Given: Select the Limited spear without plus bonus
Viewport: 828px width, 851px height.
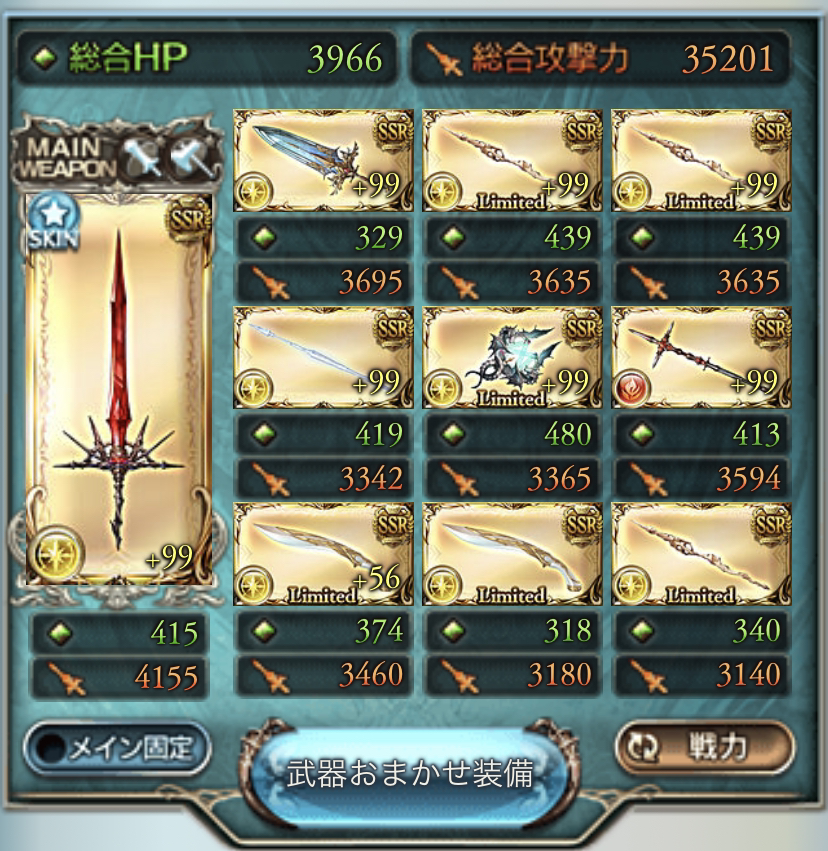Looking at the screenshot, I should tap(701, 555).
